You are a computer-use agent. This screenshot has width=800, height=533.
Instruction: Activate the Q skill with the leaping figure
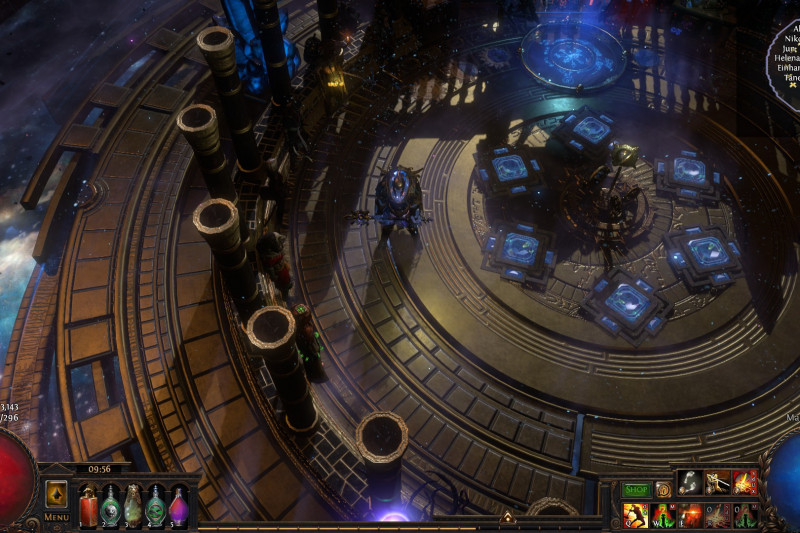pyautogui.click(x=636, y=515)
